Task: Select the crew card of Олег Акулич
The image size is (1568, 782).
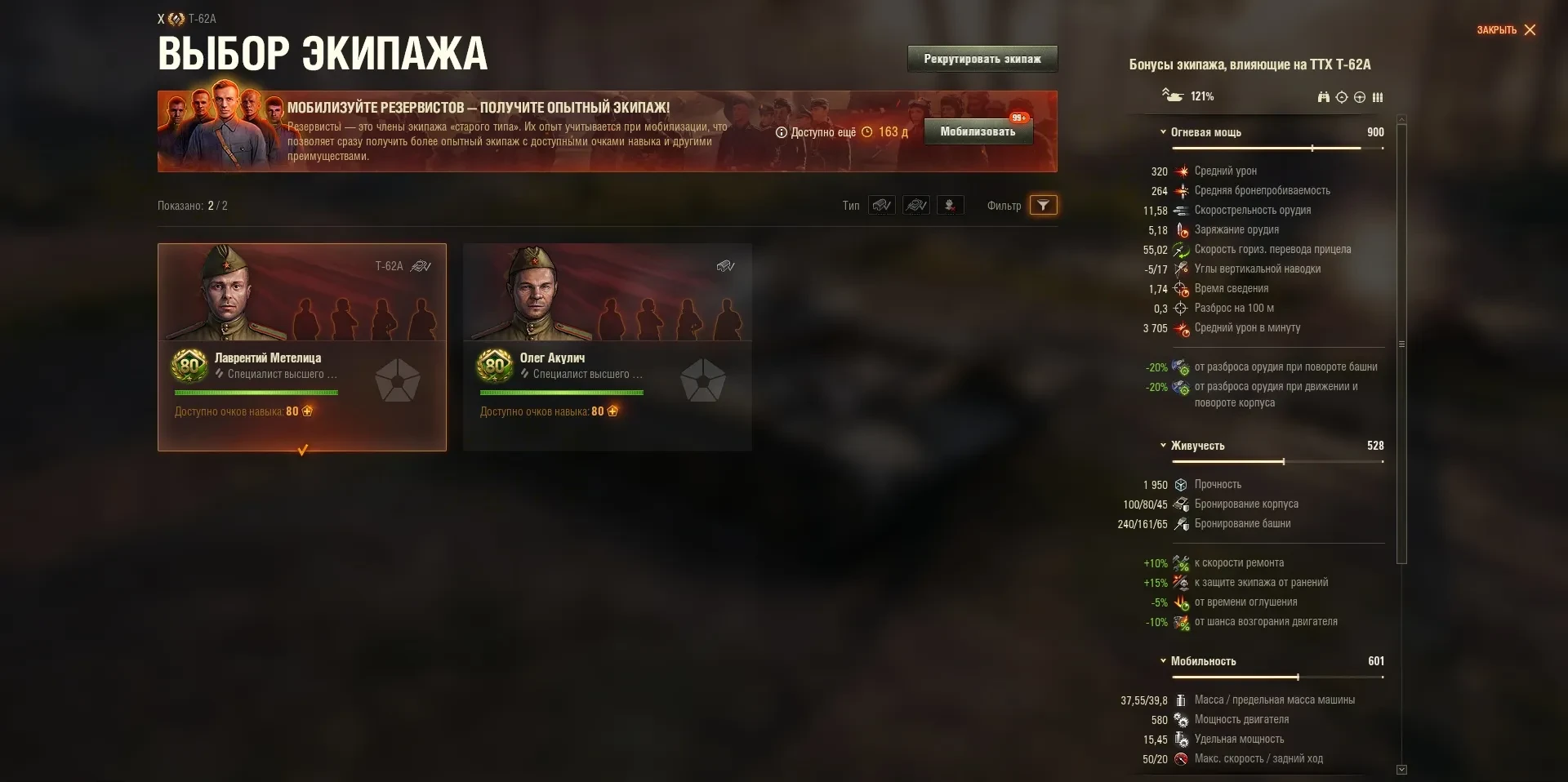Action: (607, 347)
